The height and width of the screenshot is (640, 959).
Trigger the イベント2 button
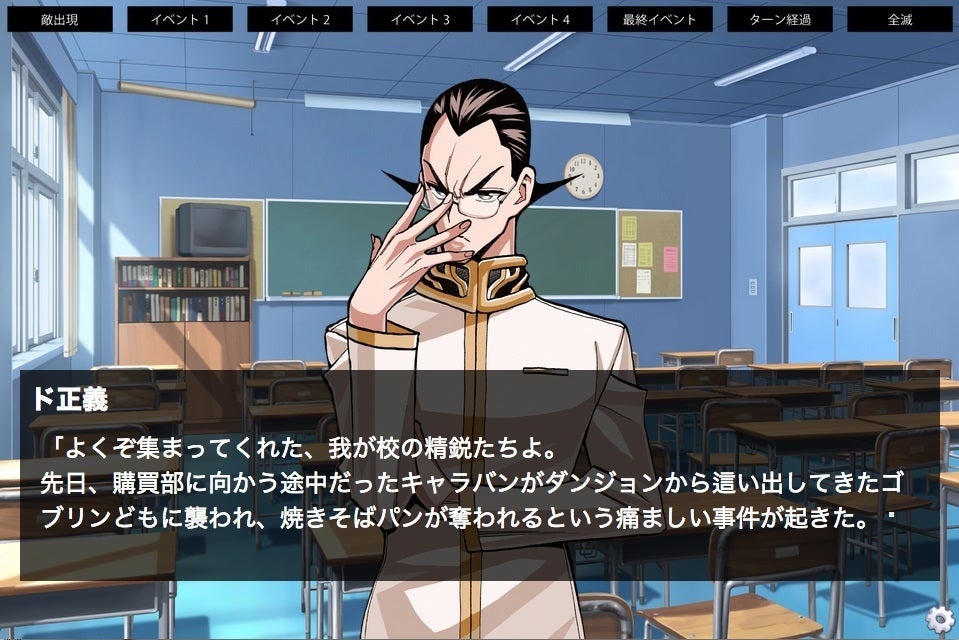pos(300,19)
